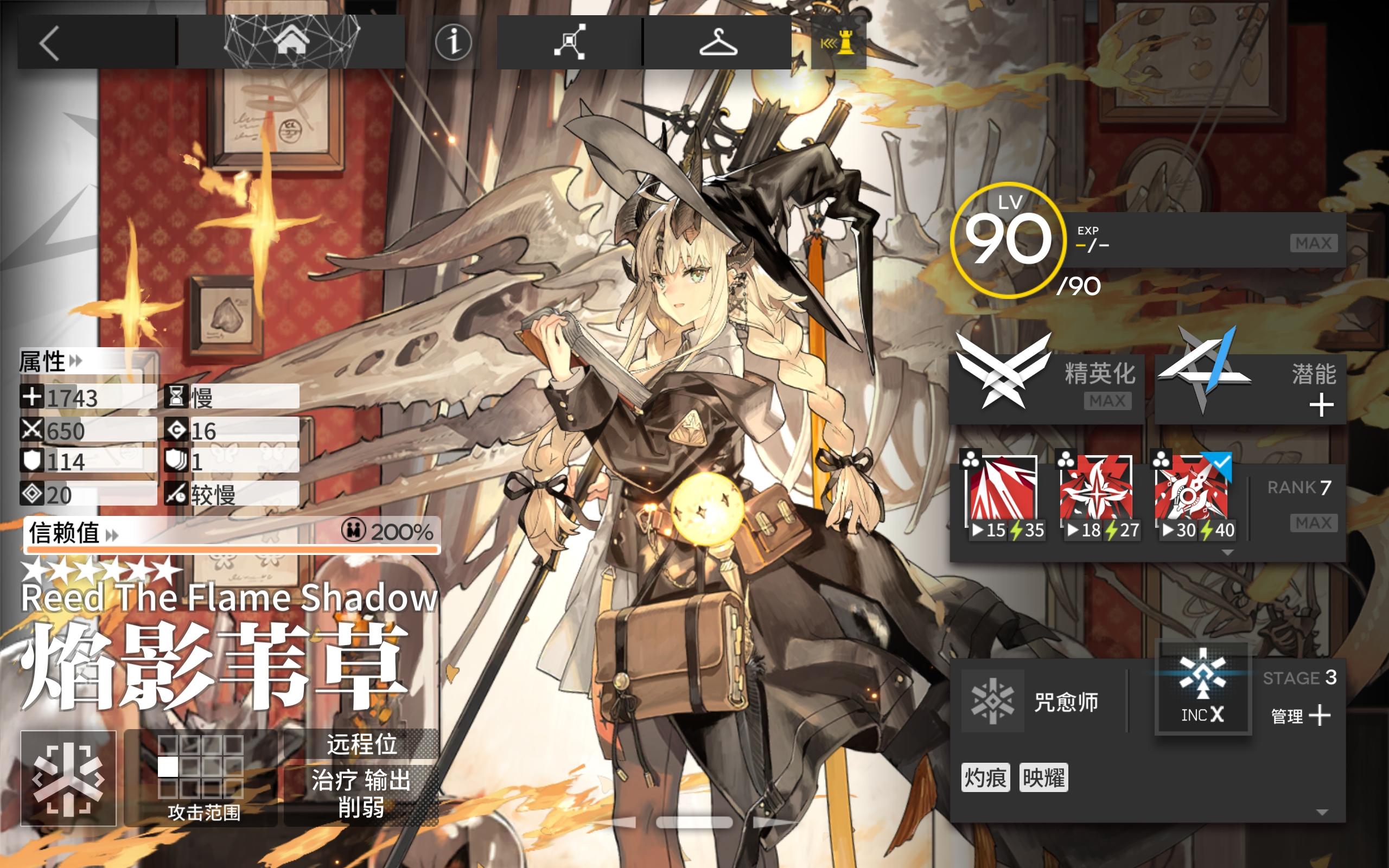Image resolution: width=1389 pixels, height=868 pixels.
Task: Click the 咒愈师 medic class icon
Action: tap(995, 701)
